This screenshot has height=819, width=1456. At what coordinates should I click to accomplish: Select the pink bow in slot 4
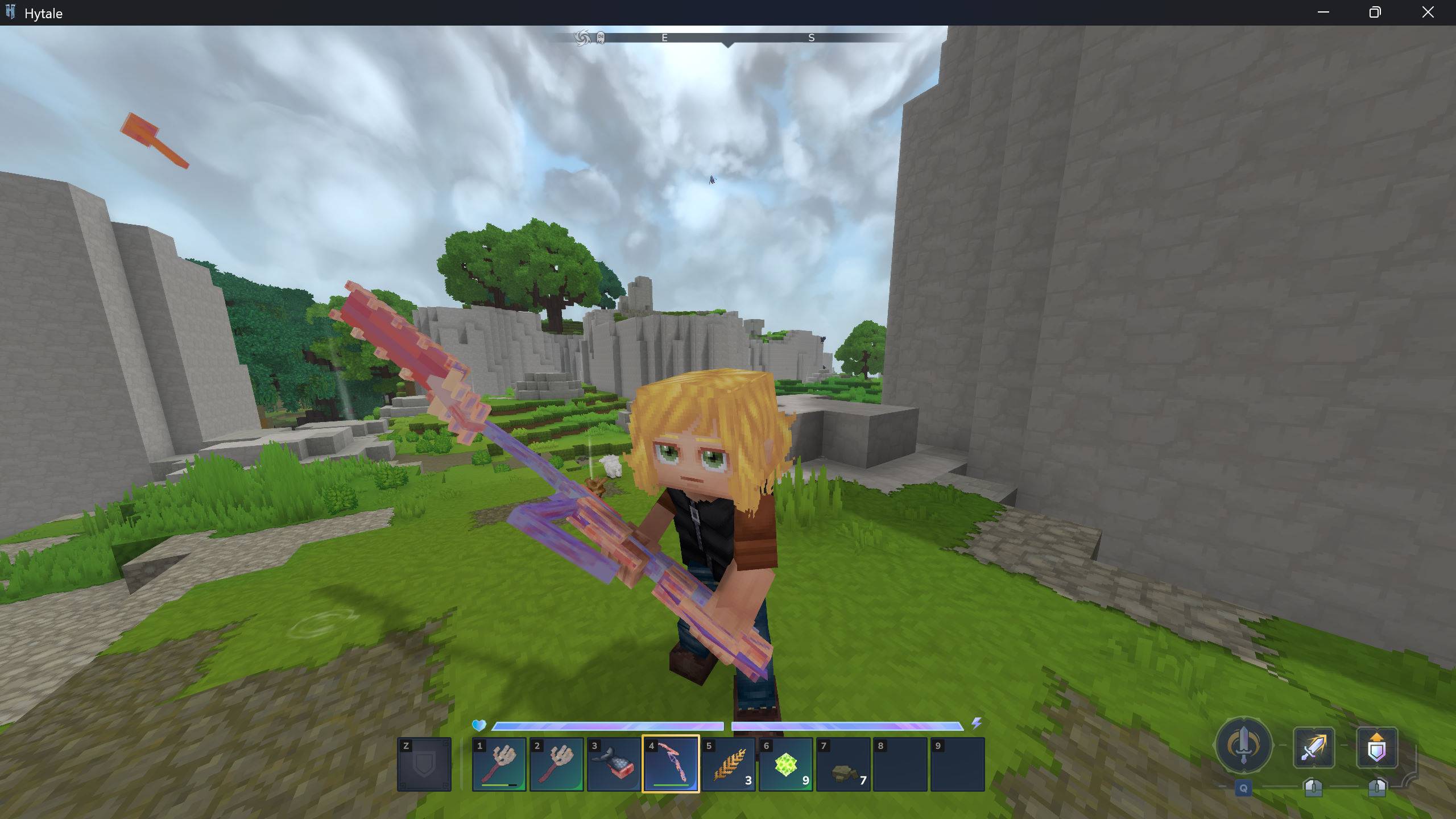pos(671,764)
